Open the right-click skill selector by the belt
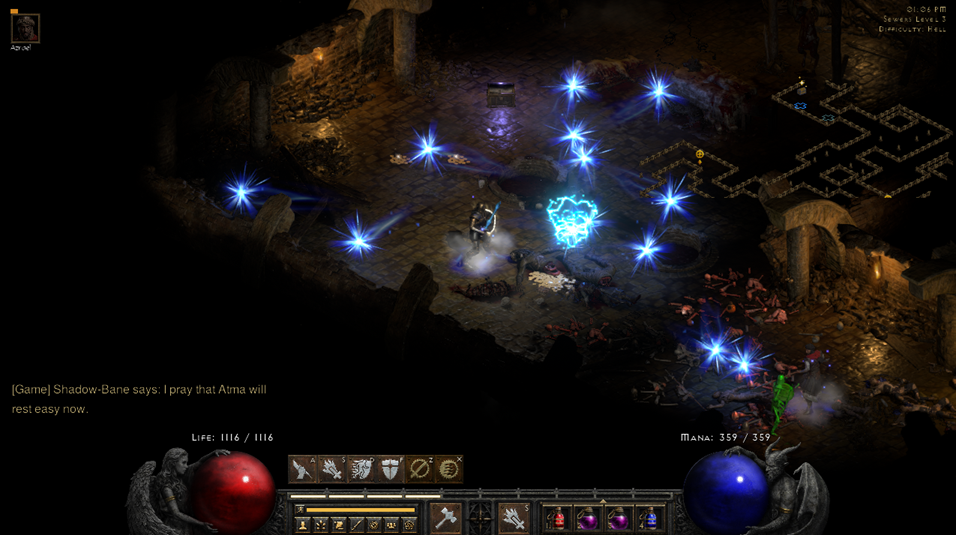Viewport: 956px width, 535px height. point(514,518)
